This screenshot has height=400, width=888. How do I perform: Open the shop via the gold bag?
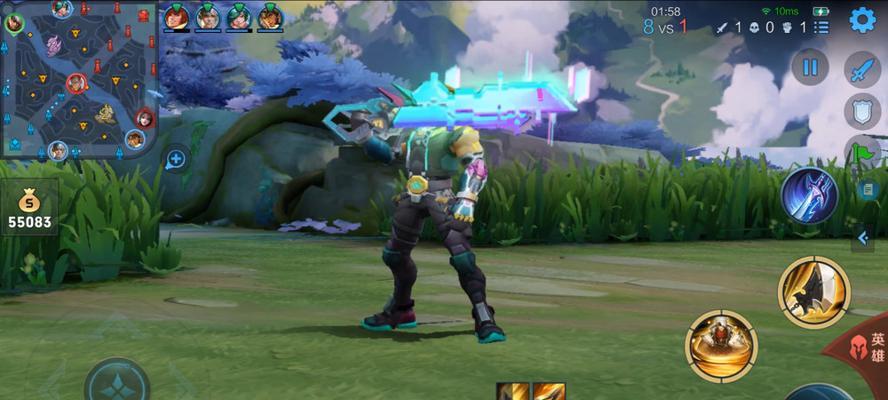coord(29,208)
